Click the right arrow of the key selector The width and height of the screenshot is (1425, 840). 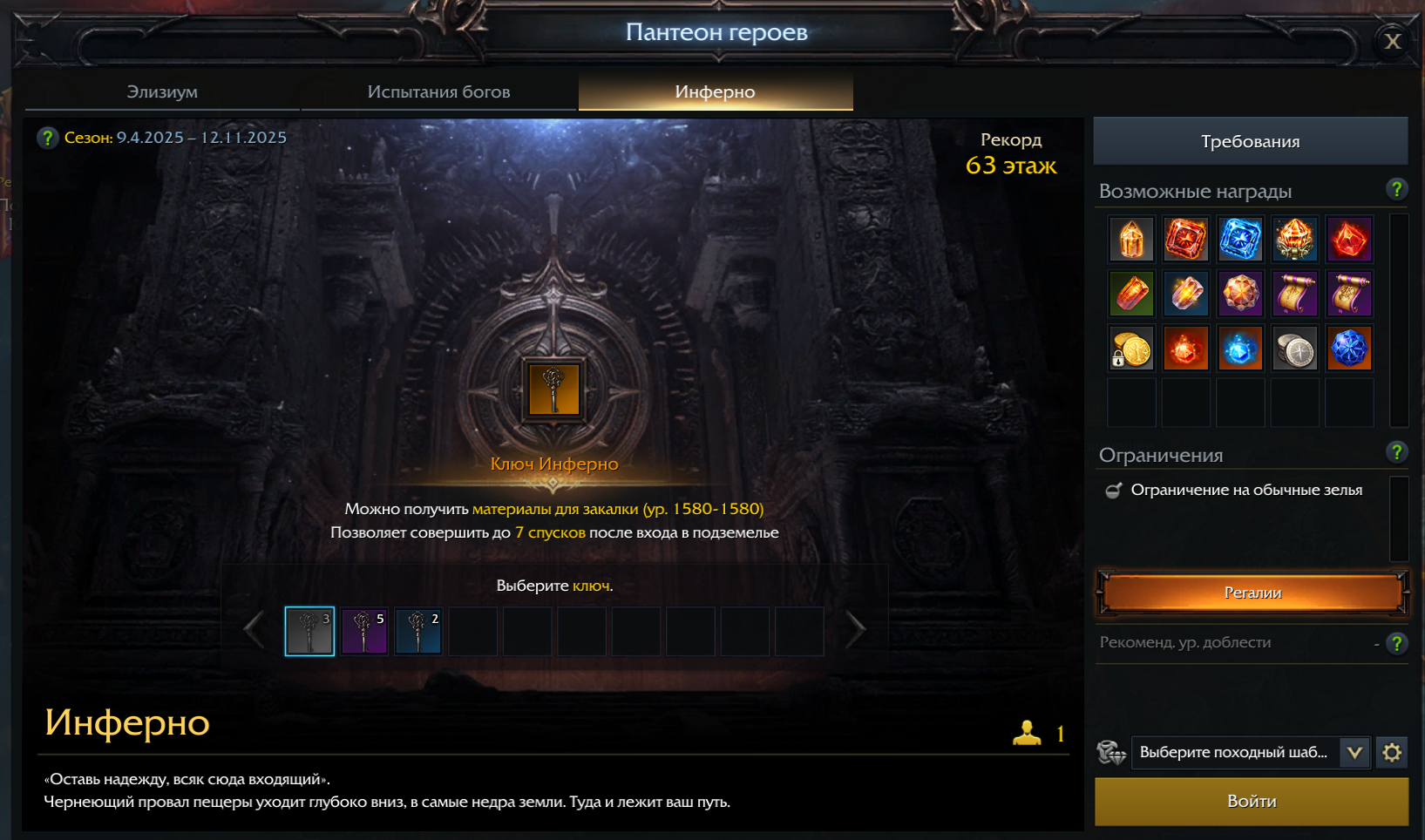[x=856, y=629]
